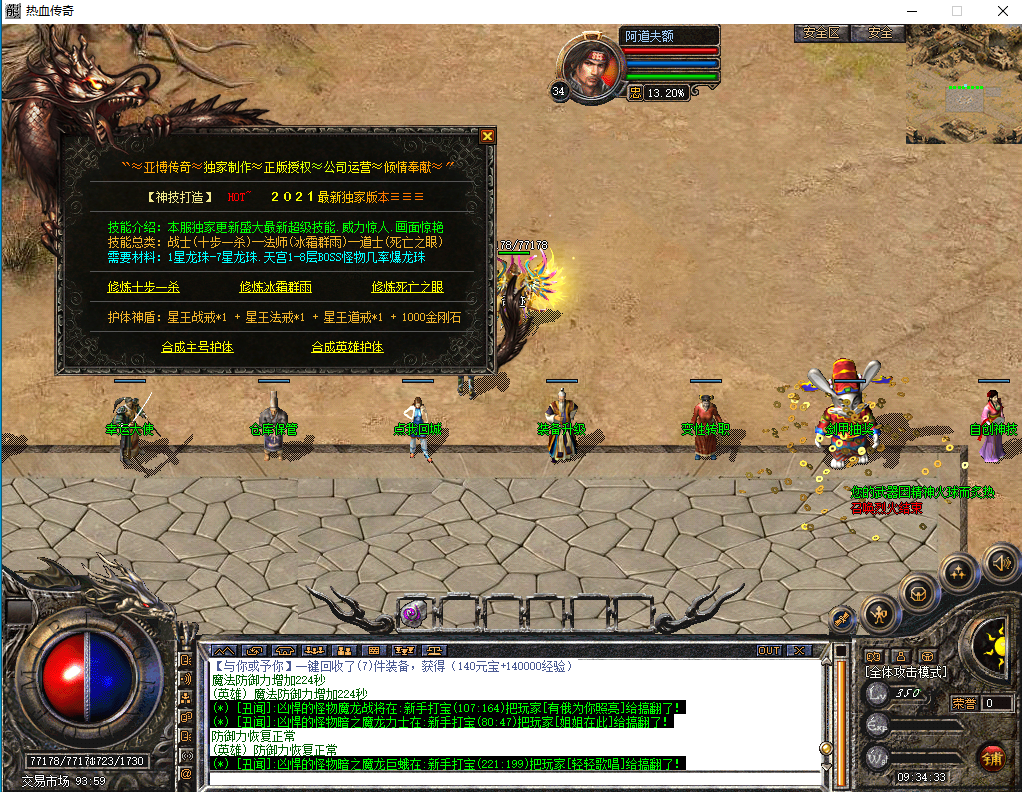Select 合成英雄护体 in the dialog

pyautogui.click(x=347, y=347)
